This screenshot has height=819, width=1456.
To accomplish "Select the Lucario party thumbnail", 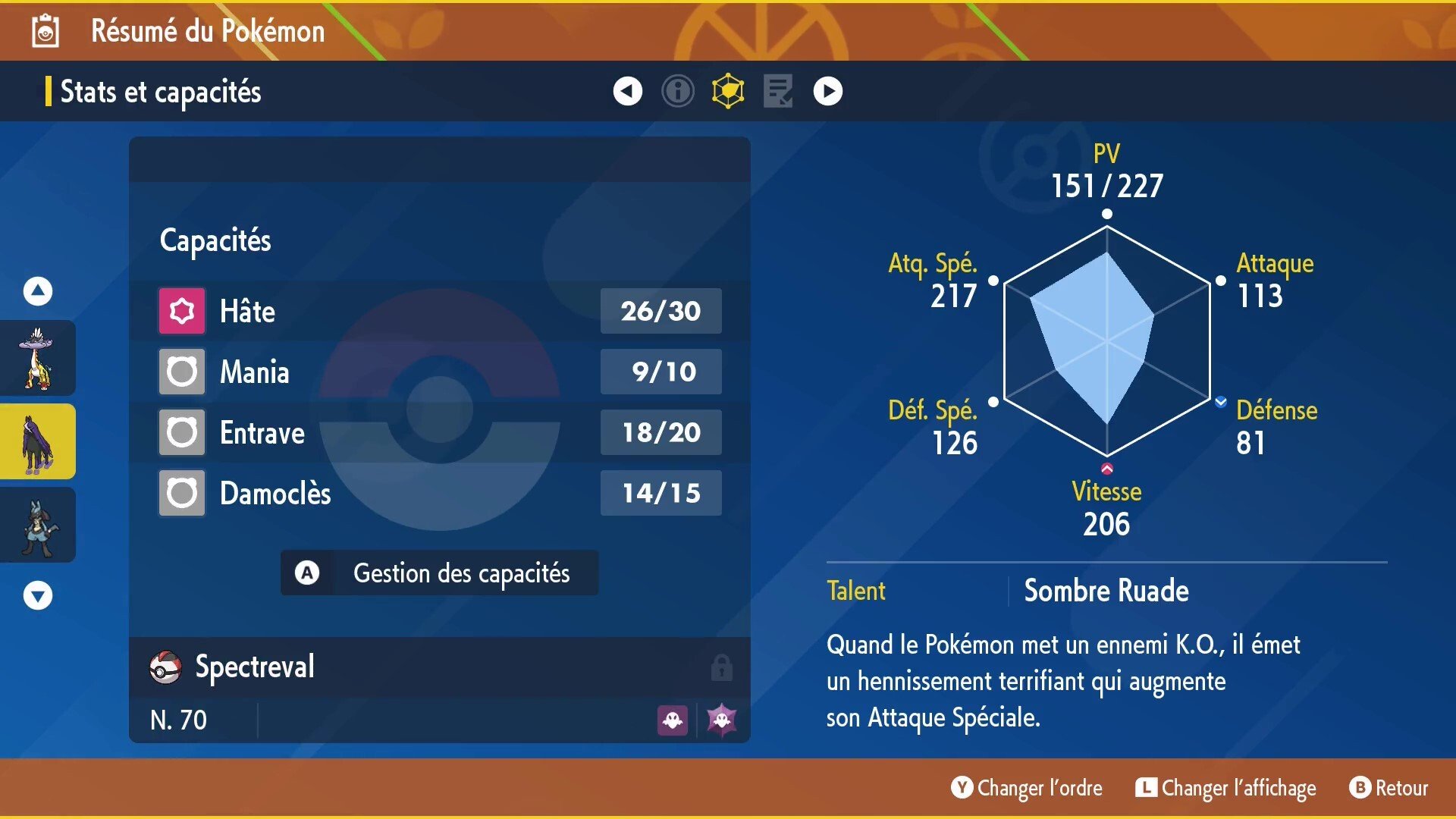I will pyautogui.click(x=37, y=525).
